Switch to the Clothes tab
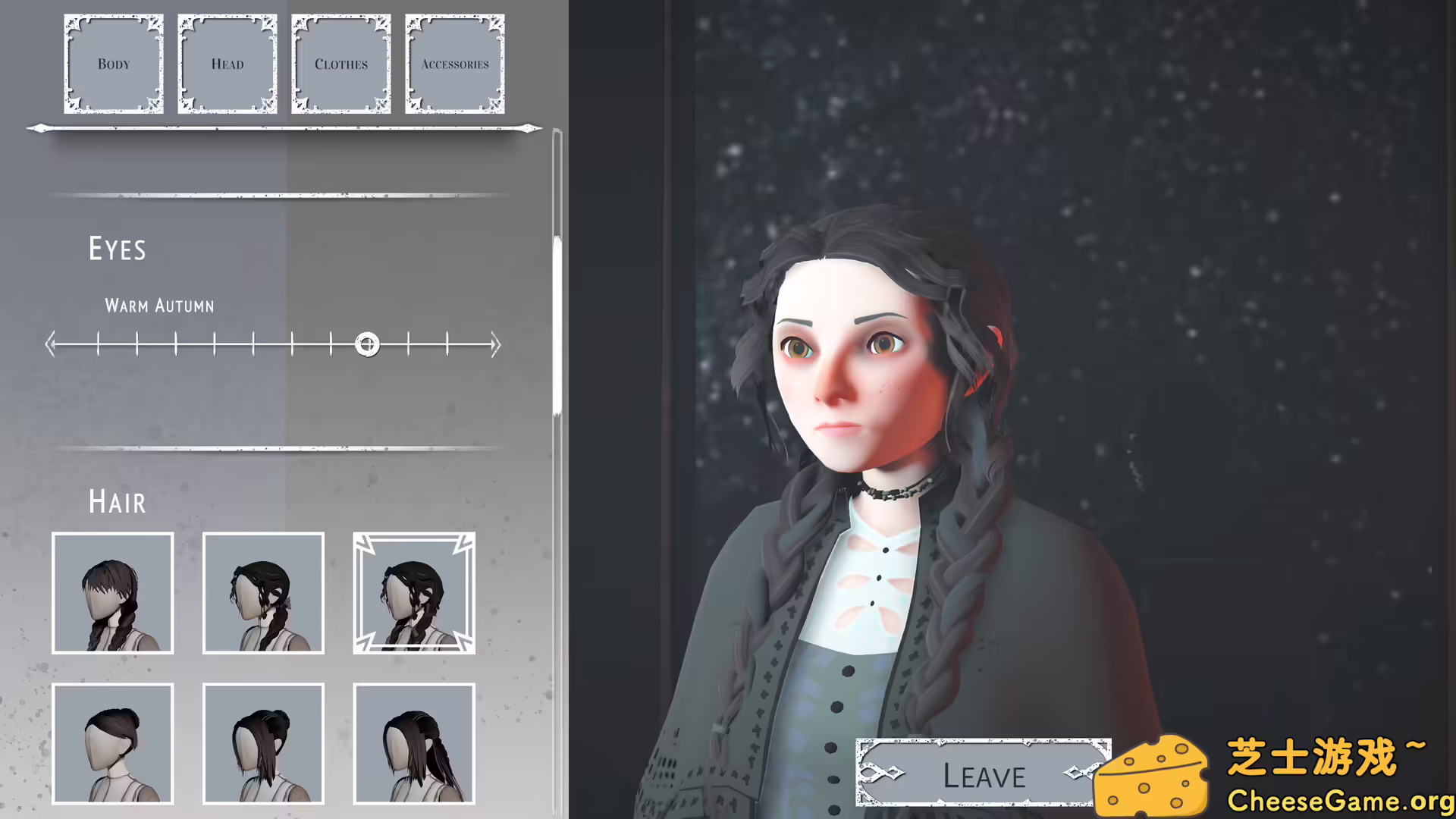Viewport: 1456px width, 819px height. [340, 64]
